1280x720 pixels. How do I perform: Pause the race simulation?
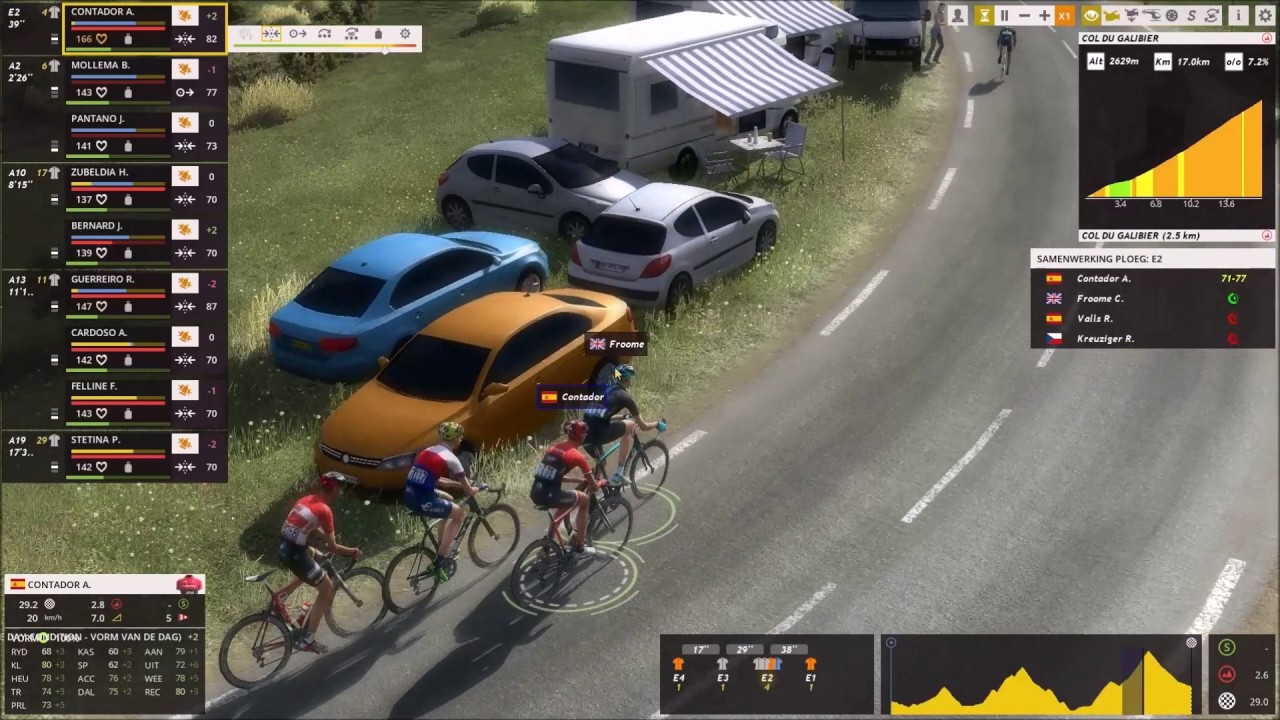click(1004, 15)
